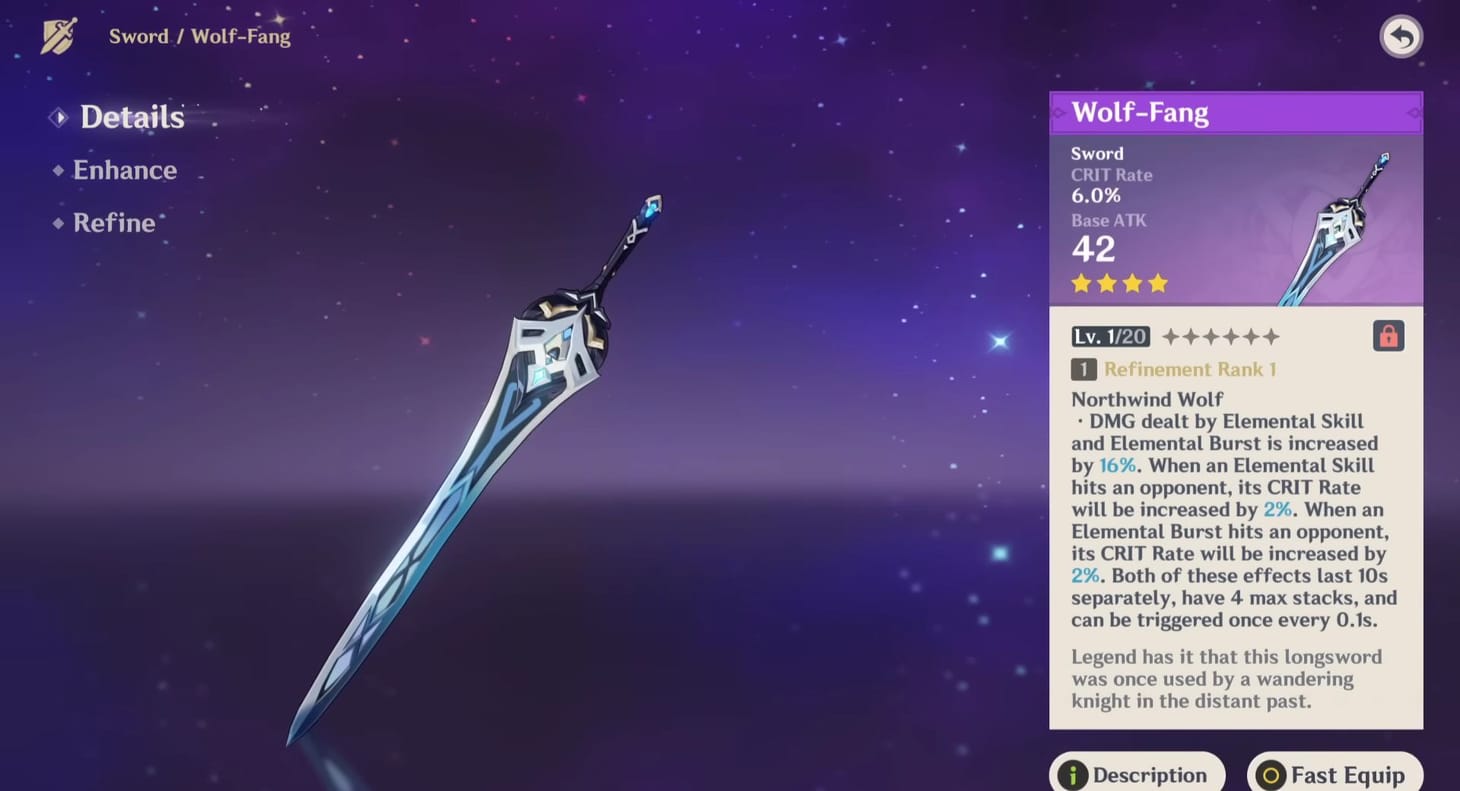Click the first star in the rarity rating
This screenshot has width=1460, height=791.
pos(1081,283)
